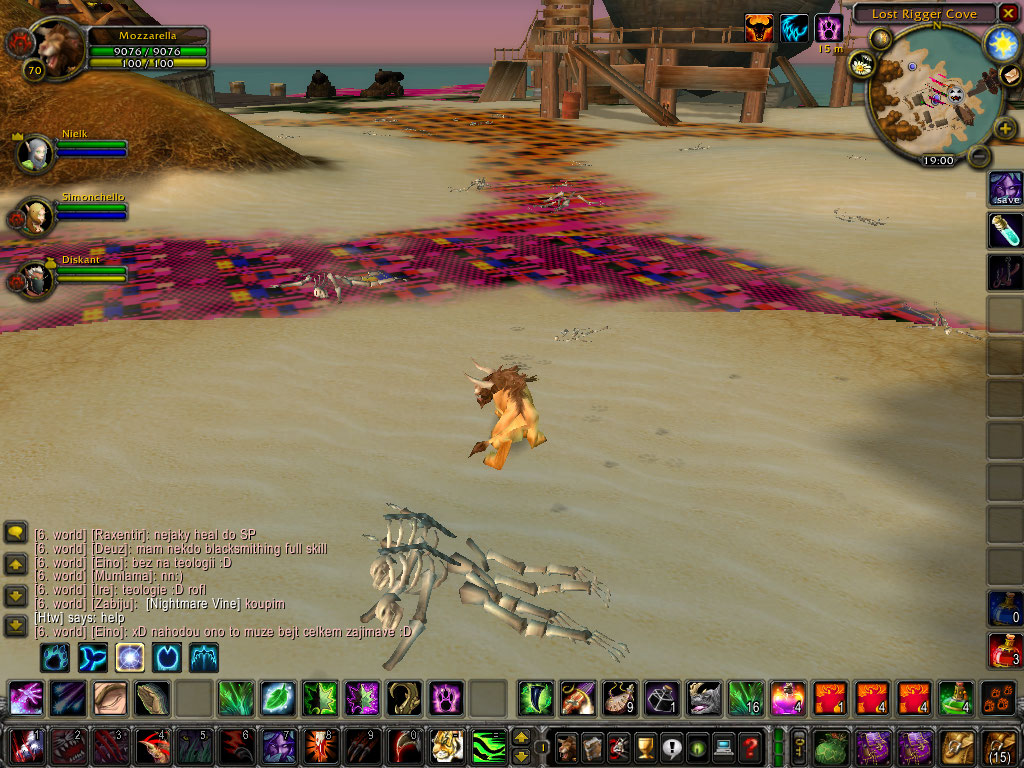Open the golden chalice micro menu button
The height and width of the screenshot is (768, 1024).
coord(647,746)
